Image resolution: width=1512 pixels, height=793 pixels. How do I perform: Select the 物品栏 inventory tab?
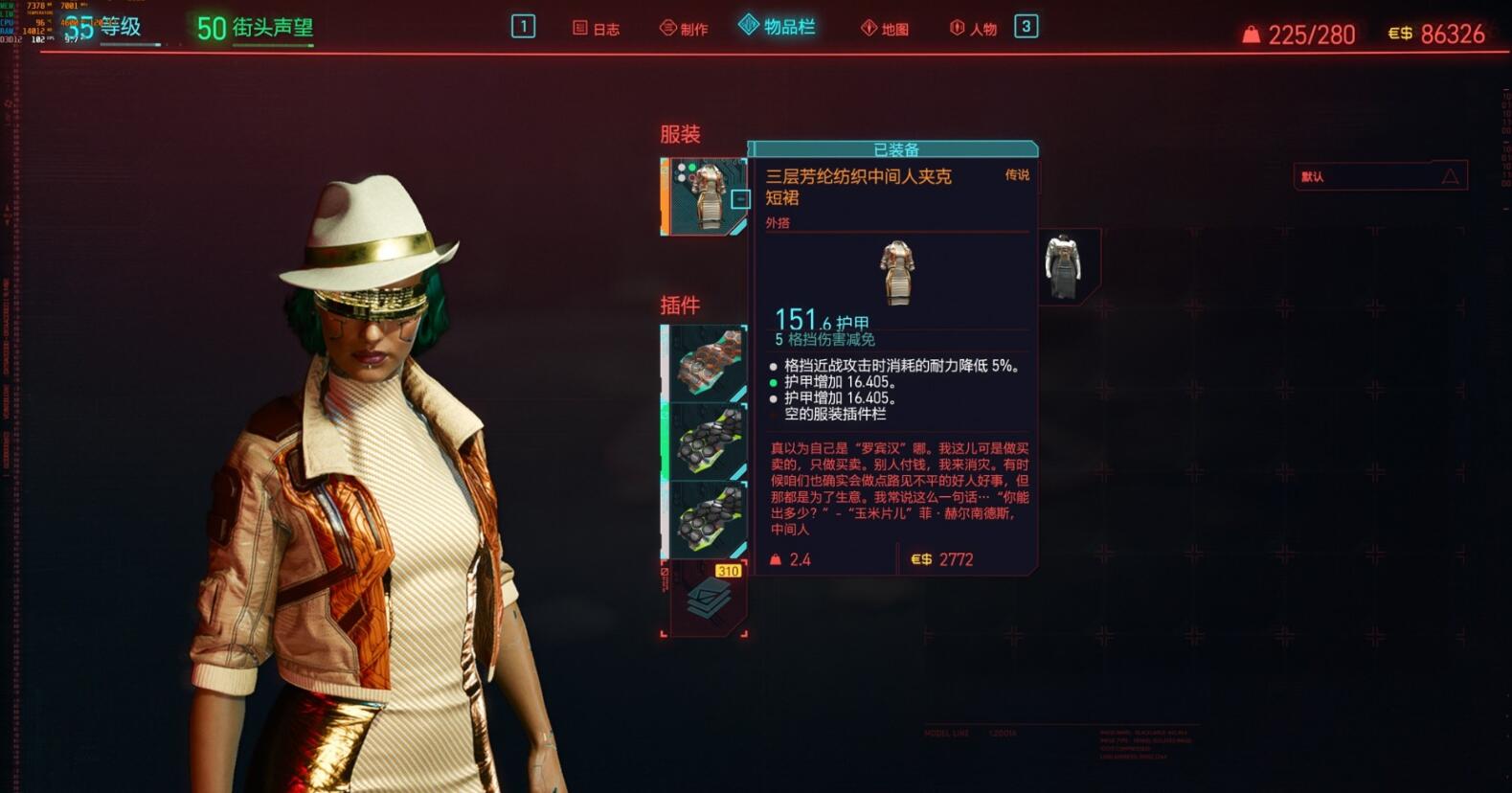pos(778,27)
